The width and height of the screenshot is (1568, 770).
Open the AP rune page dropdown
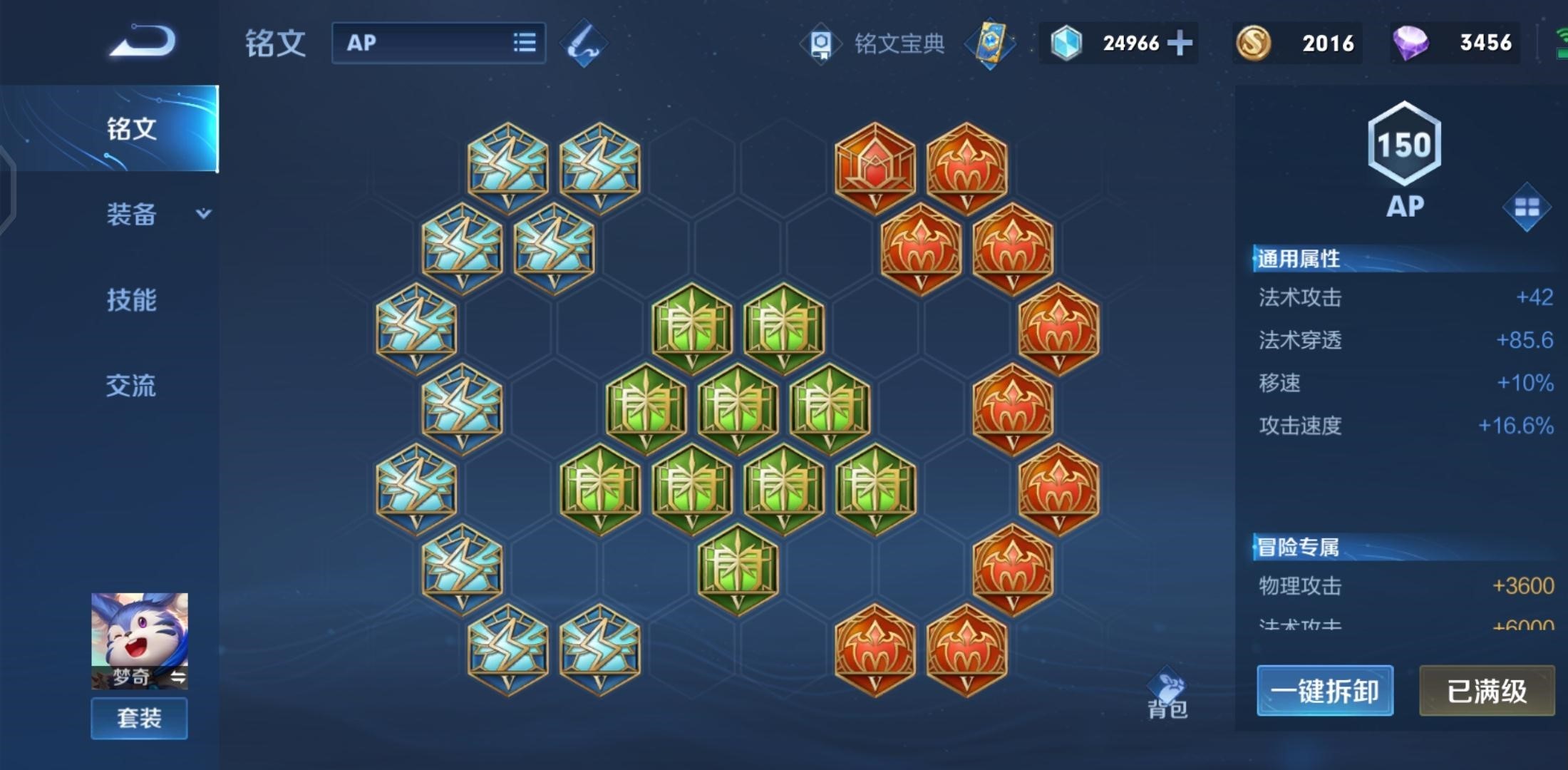438,43
